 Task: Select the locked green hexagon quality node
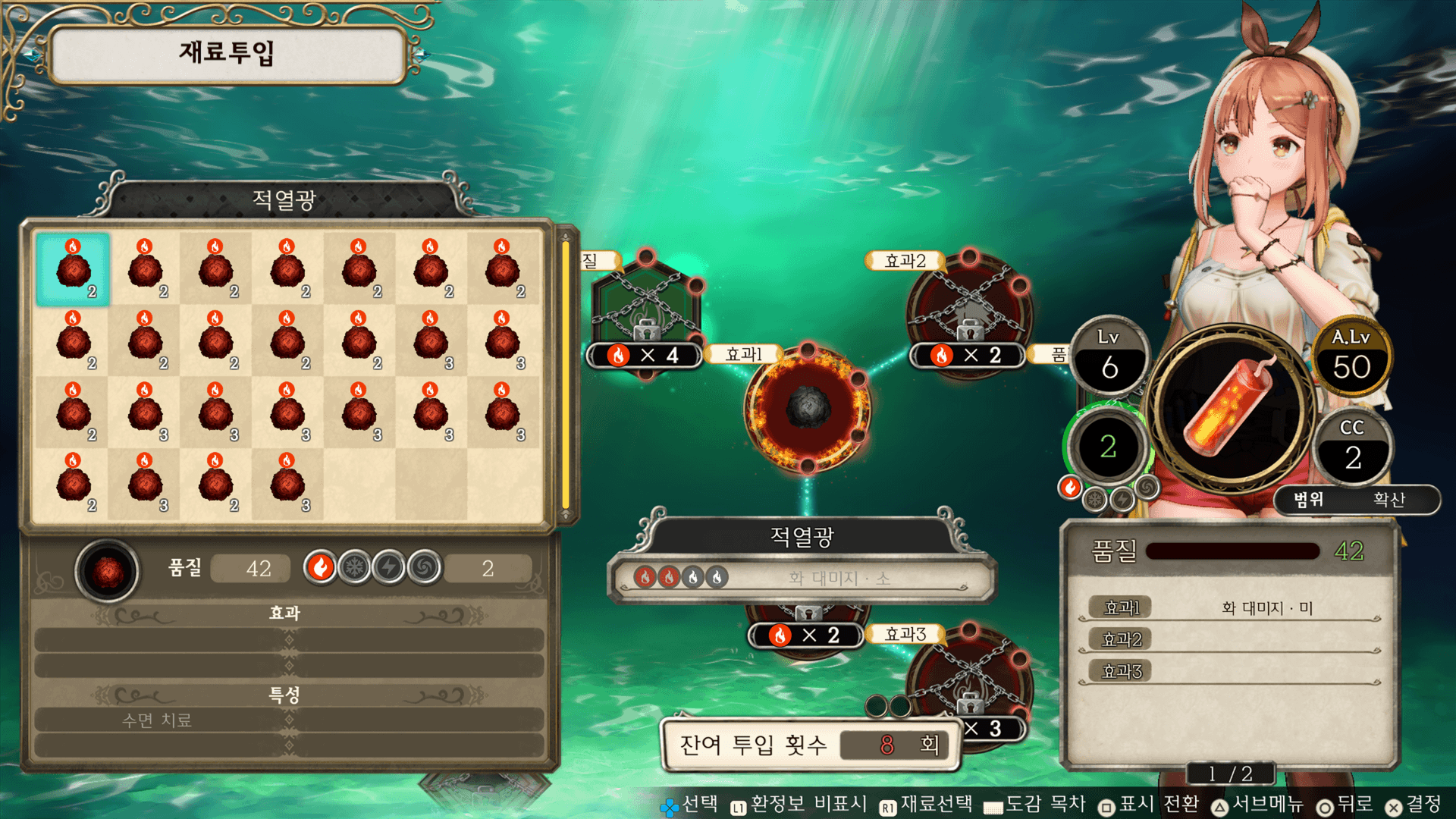pyautogui.click(x=645, y=307)
